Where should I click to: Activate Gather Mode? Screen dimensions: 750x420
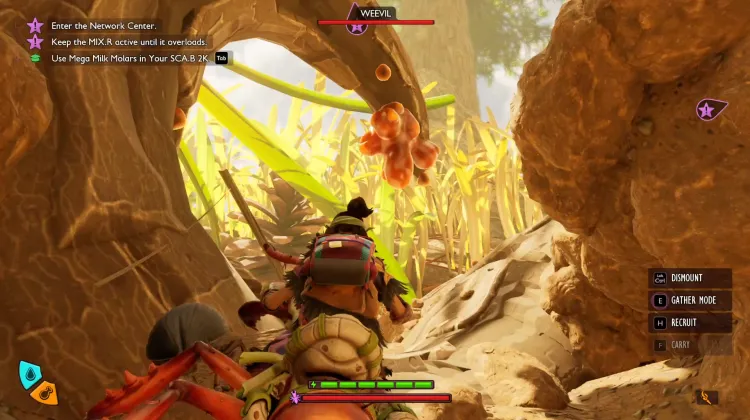(x=690, y=300)
